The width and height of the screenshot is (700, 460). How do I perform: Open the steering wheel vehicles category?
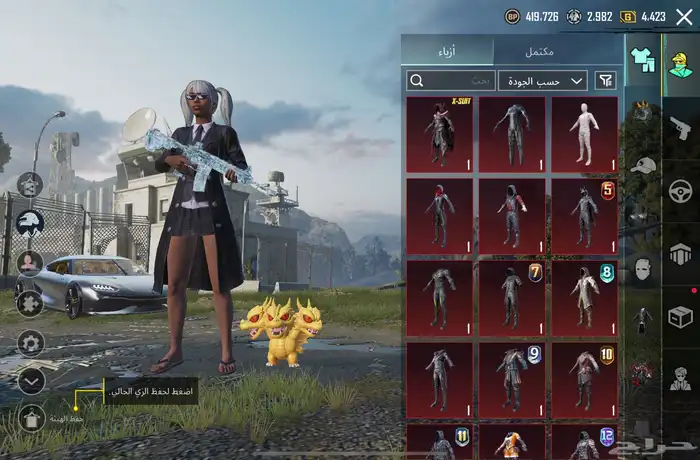tap(680, 190)
